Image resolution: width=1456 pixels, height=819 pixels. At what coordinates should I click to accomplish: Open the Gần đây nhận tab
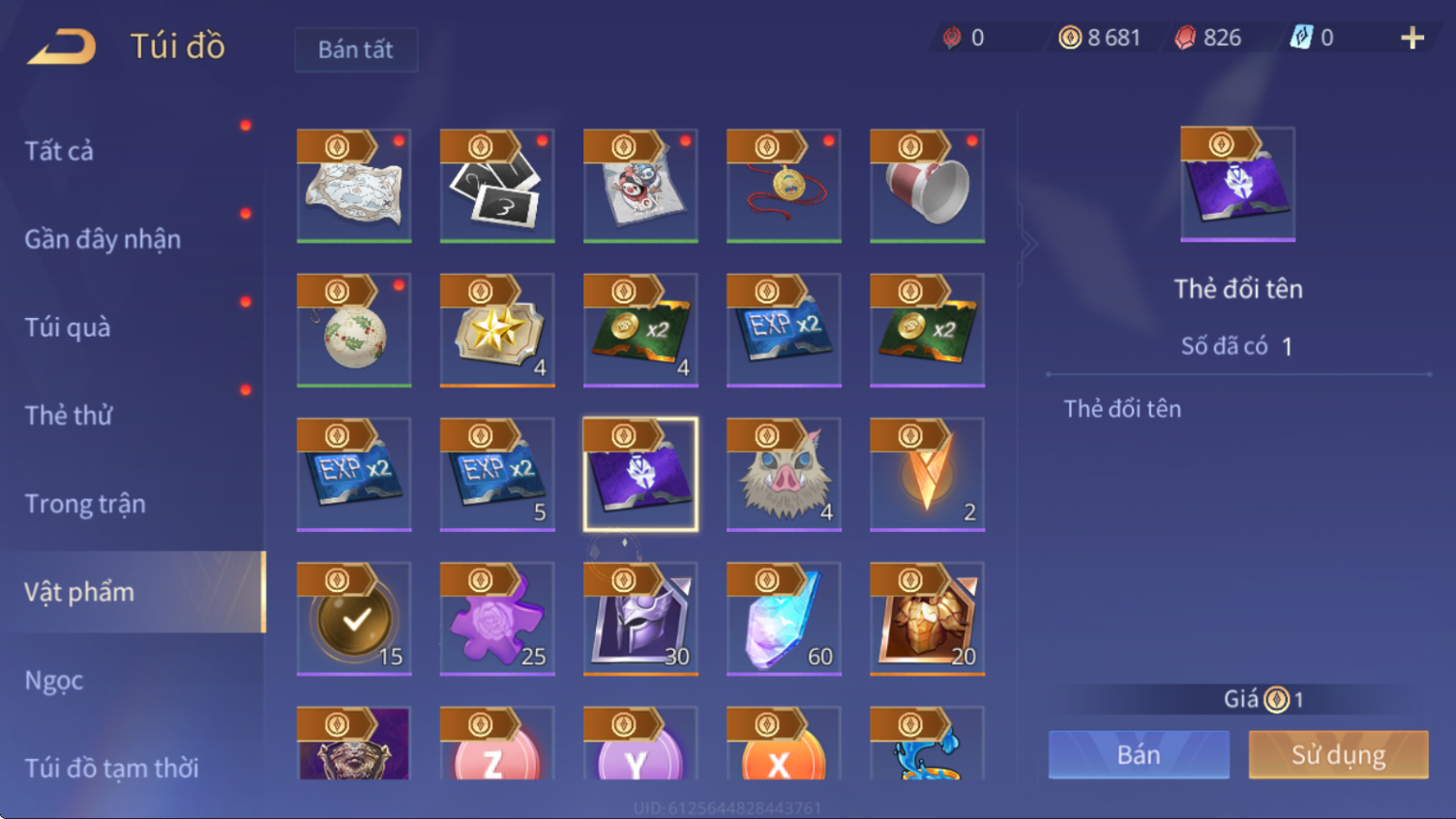[103, 239]
